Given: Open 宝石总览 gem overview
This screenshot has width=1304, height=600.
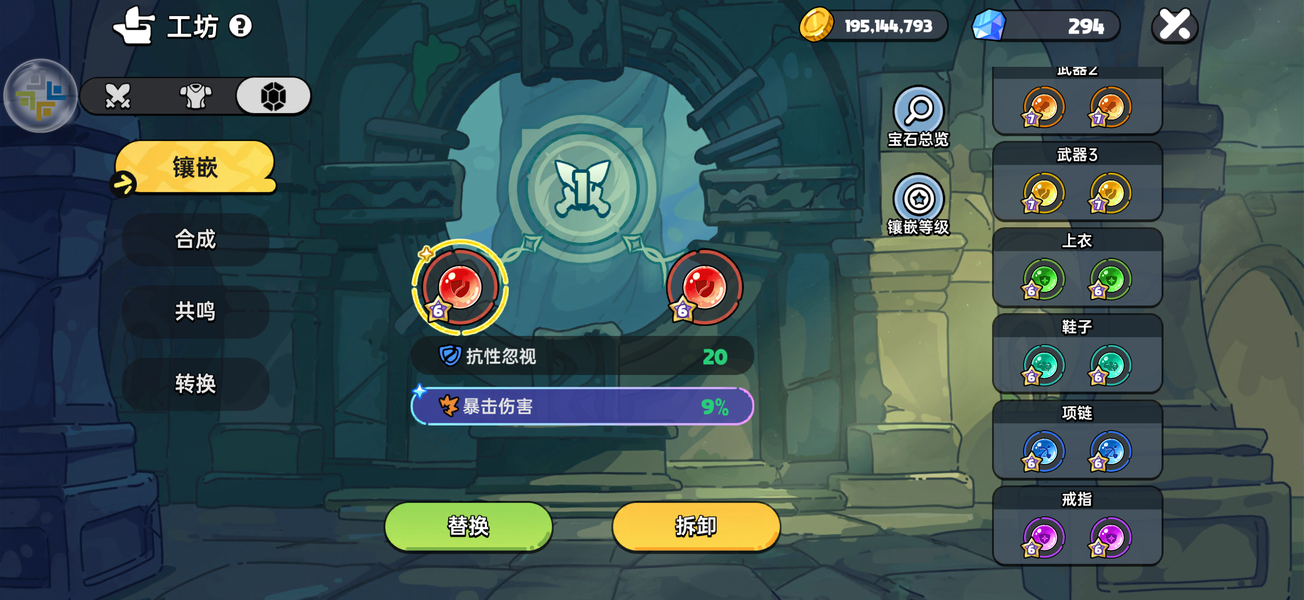Looking at the screenshot, I should click(918, 116).
